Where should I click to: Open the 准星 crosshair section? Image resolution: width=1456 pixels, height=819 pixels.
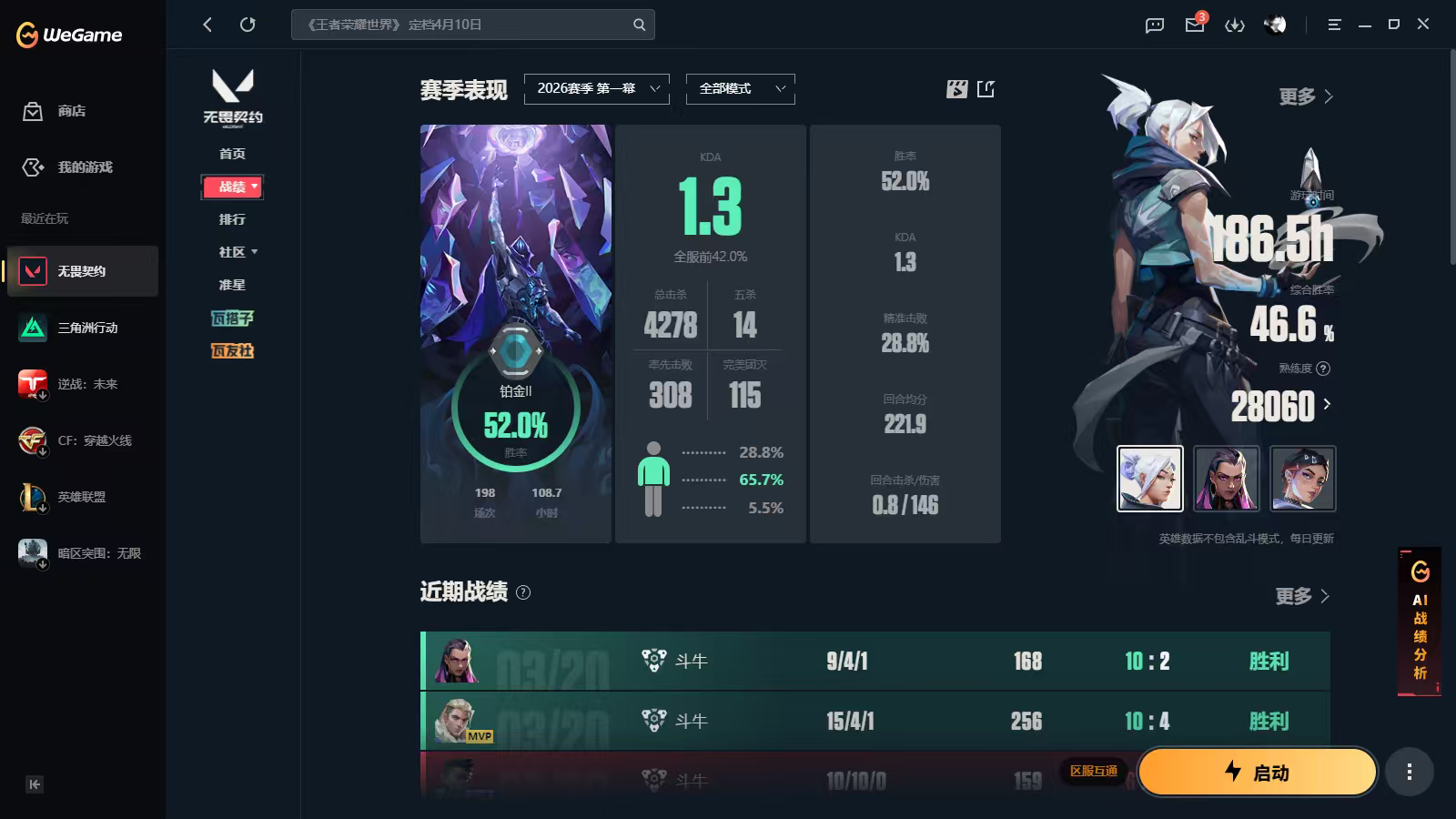[232, 285]
